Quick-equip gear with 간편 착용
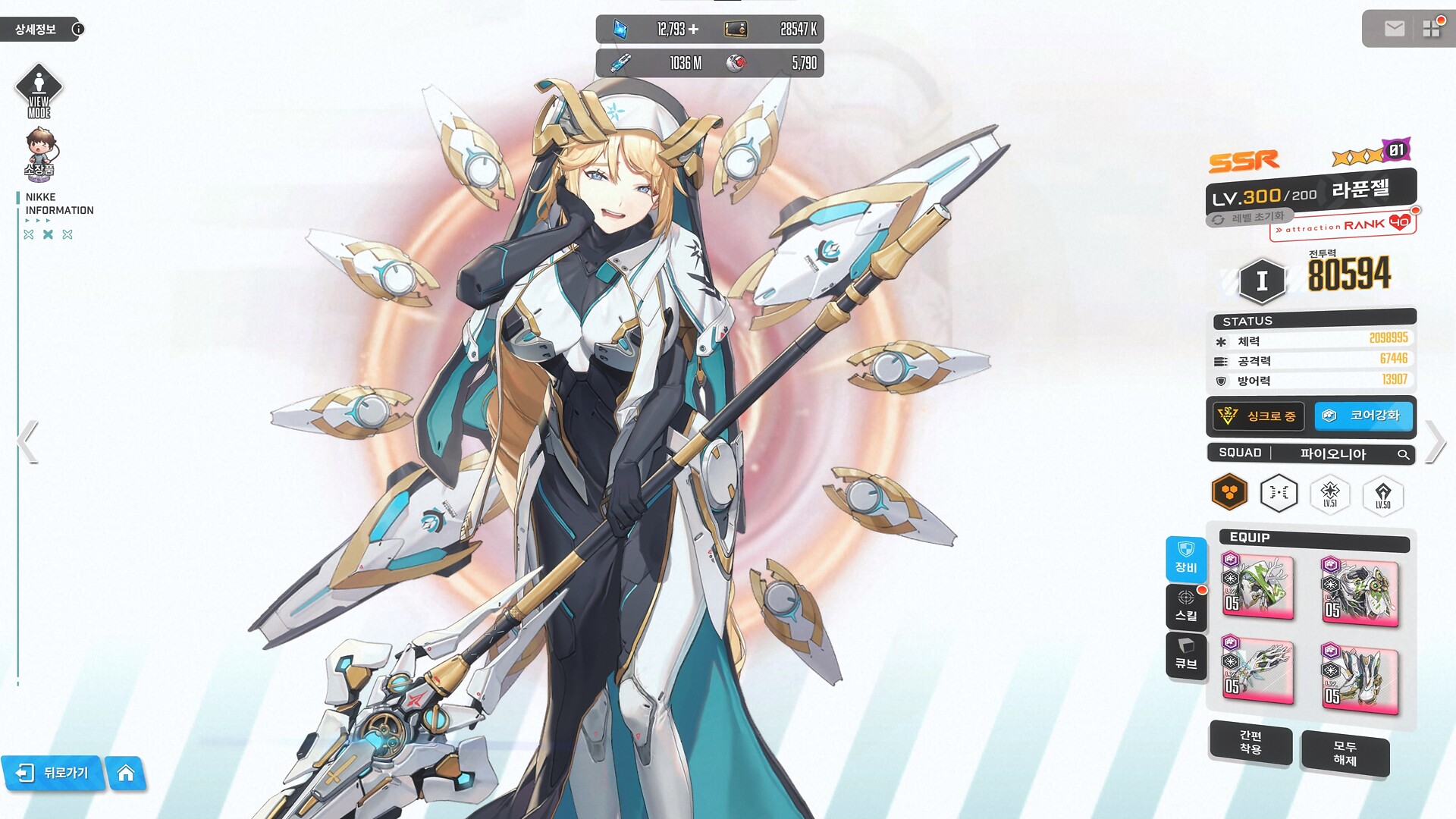1456x819 pixels. (1250, 742)
